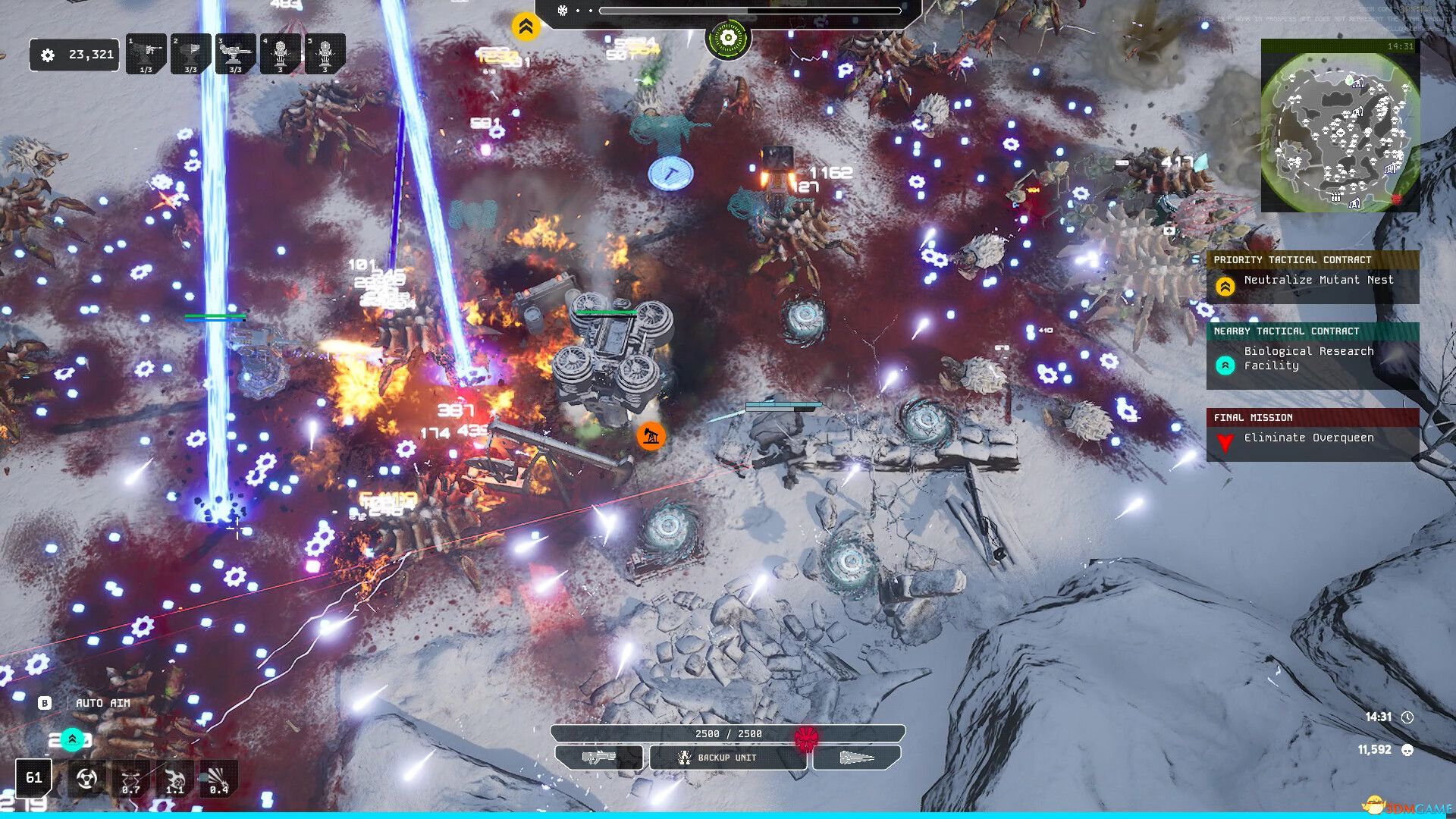Choose tower slot number 5
The width and height of the screenshot is (1456, 819).
(325, 54)
